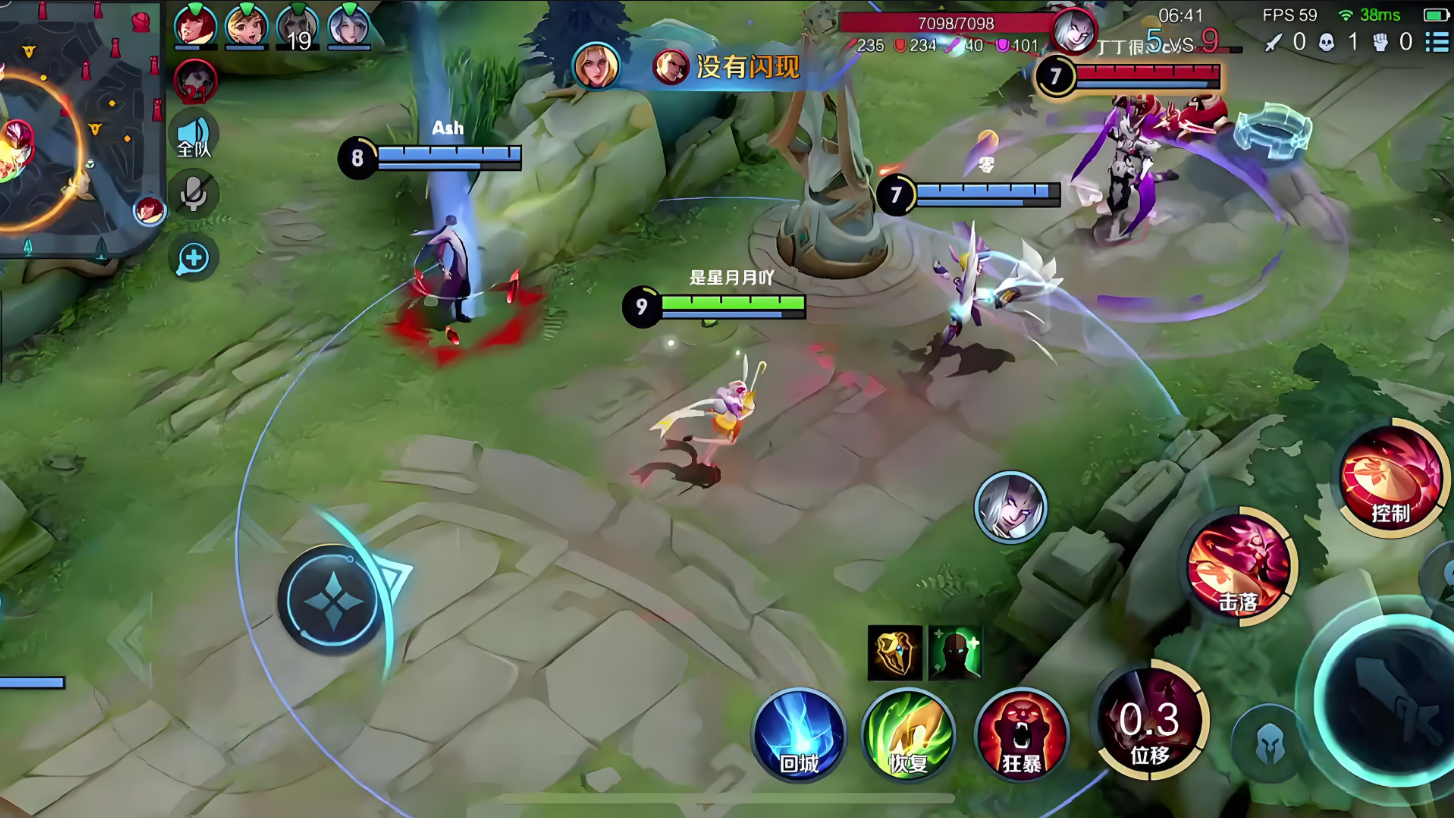Use the 恢复 restore ability
Screen dimensions: 1454x818
(x=908, y=735)
